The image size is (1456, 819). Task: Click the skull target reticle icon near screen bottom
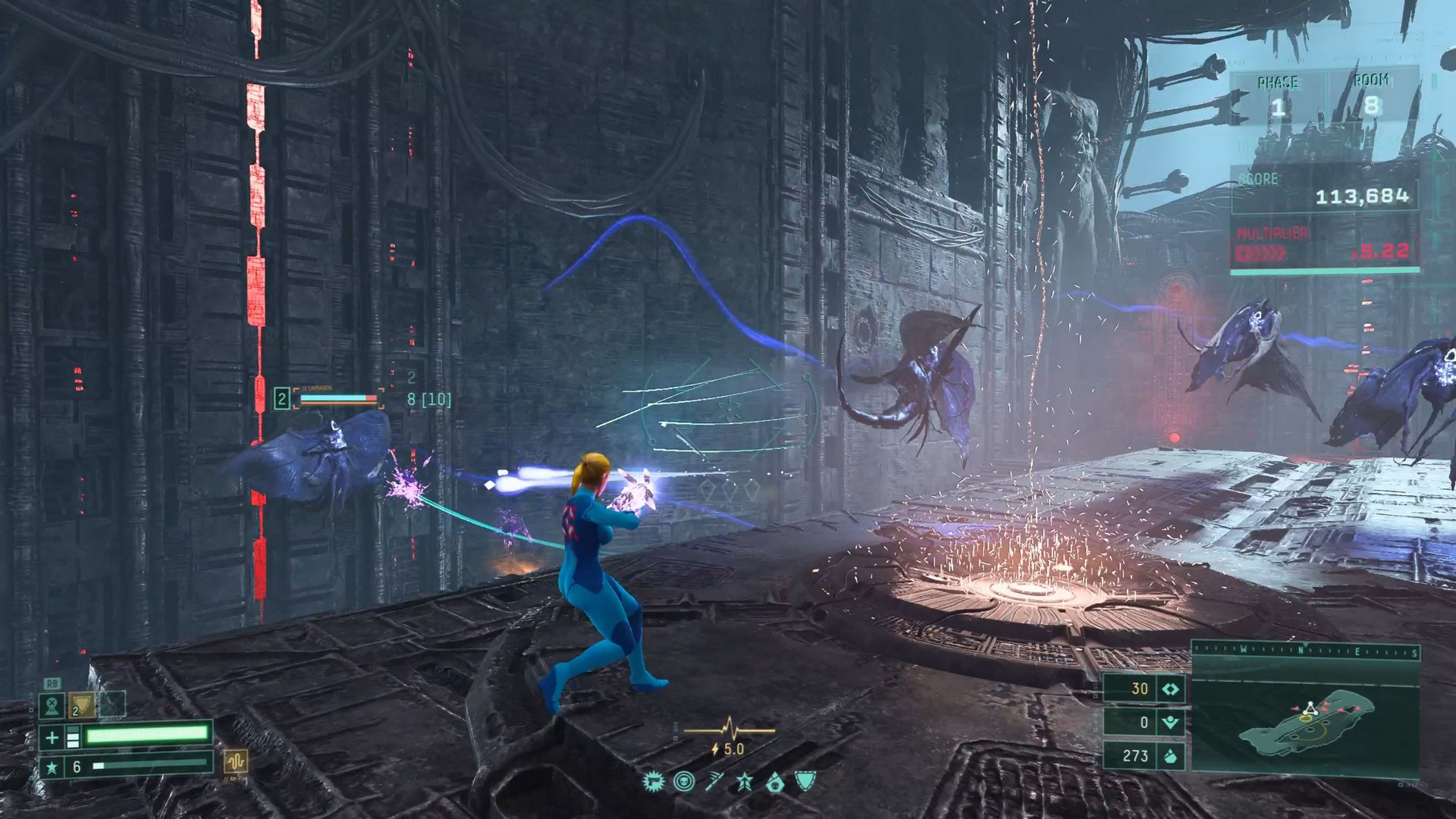click(x=683, y=781)
